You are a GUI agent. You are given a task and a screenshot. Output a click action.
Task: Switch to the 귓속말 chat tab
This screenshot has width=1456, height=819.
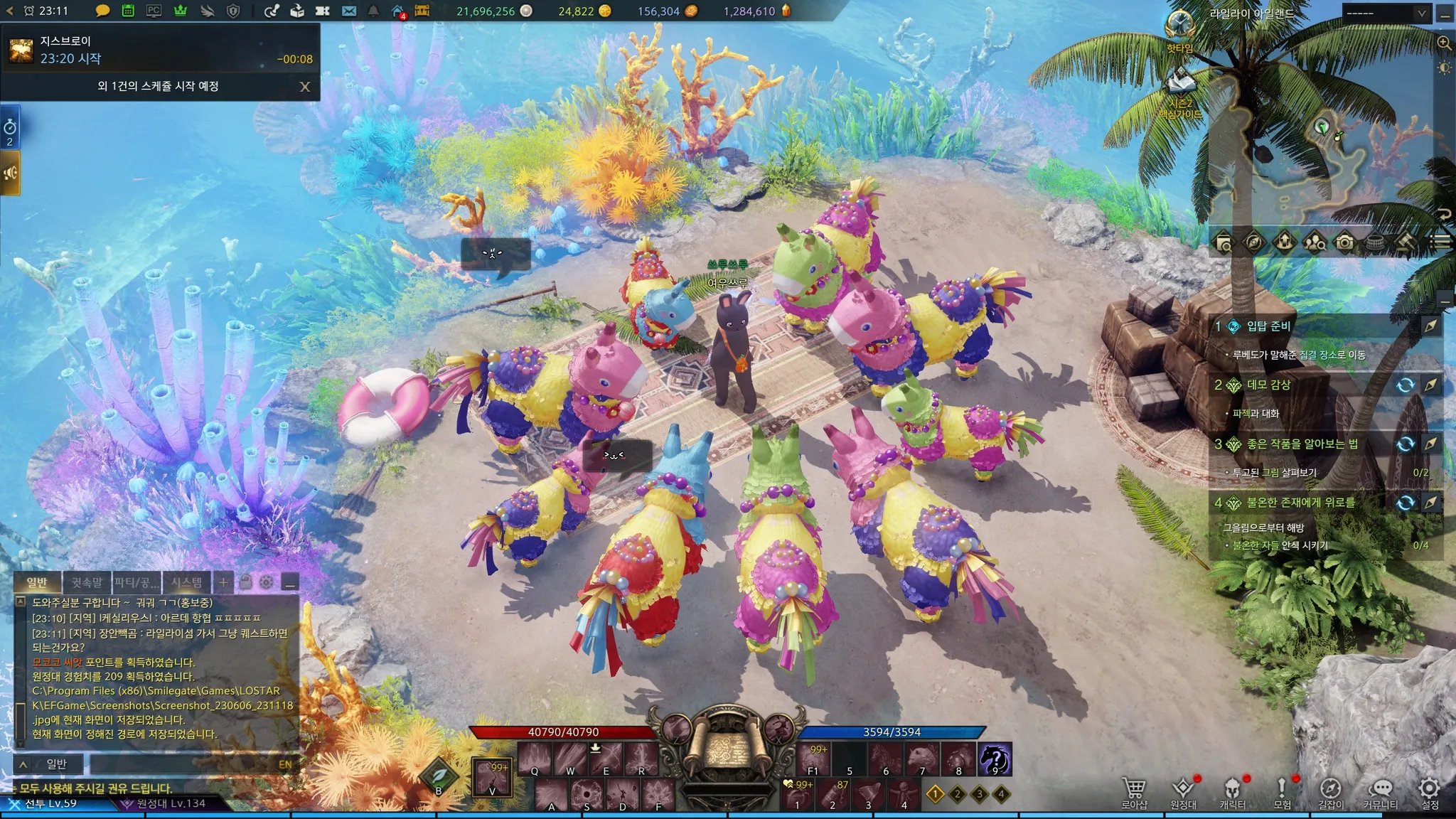pyautogui.click(x=87, y=583)
